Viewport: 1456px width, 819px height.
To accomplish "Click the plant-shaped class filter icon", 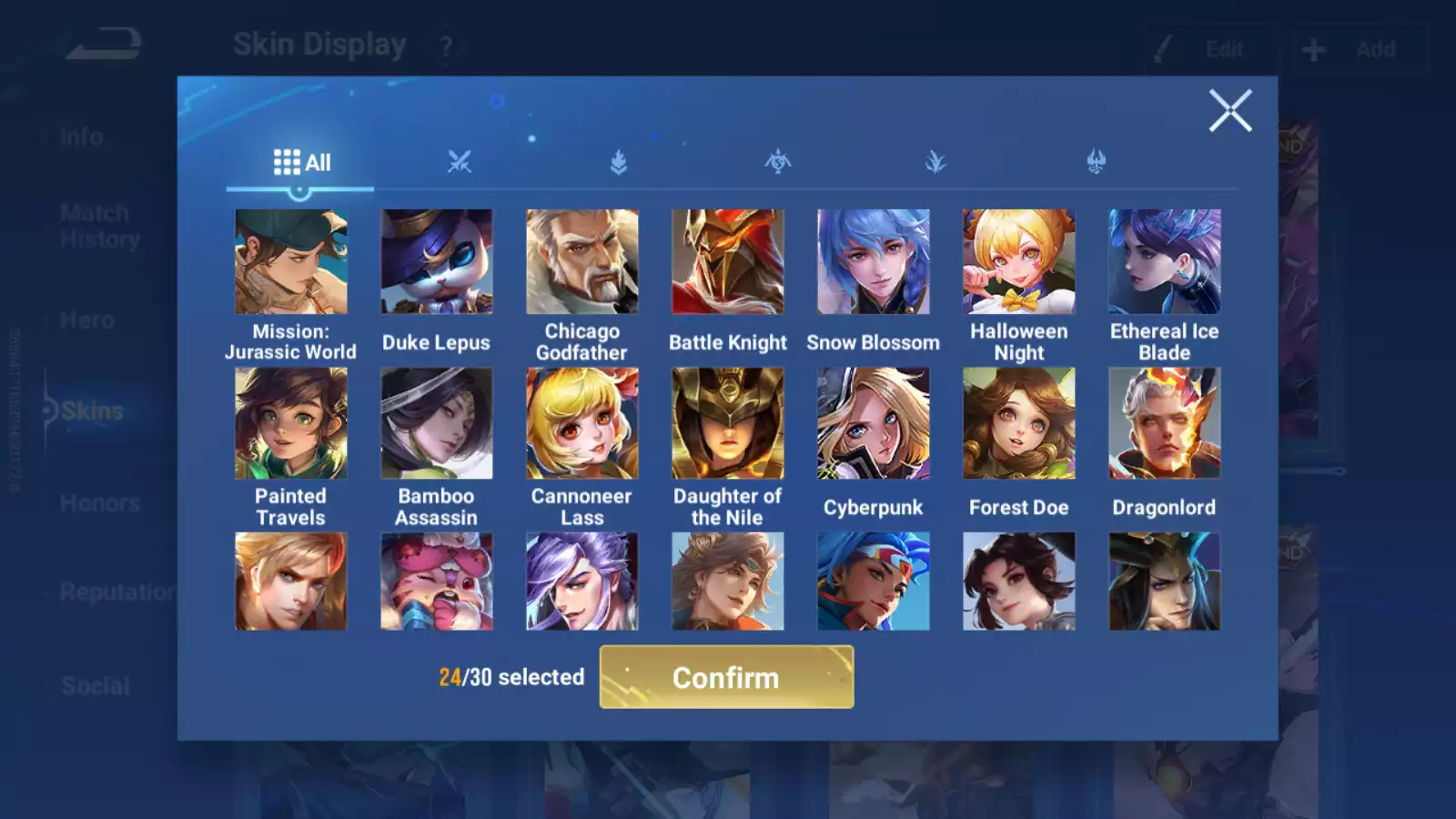I will (x=935, y=160).
